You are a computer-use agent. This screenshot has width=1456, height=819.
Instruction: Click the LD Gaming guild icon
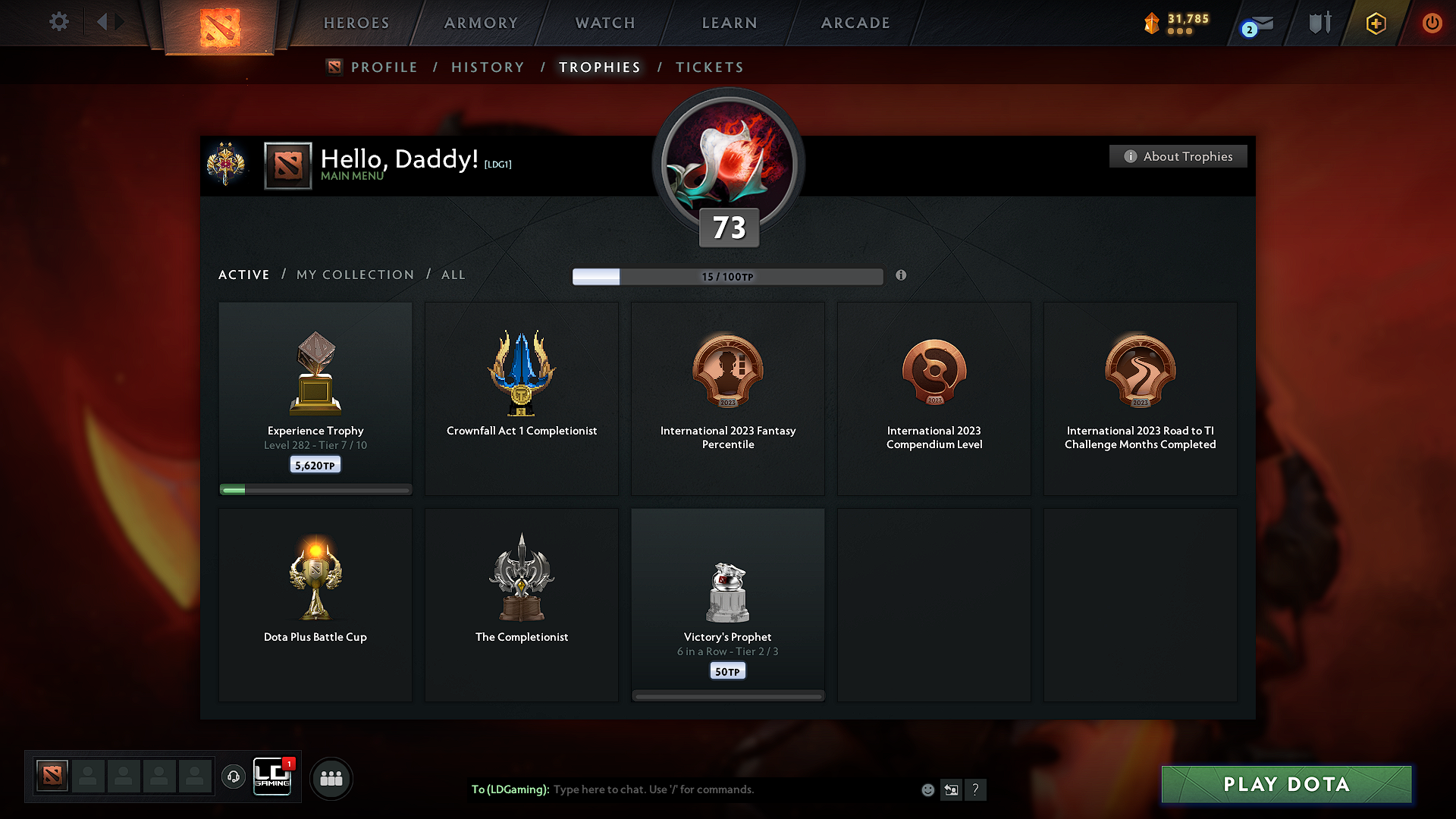[273, 777]
